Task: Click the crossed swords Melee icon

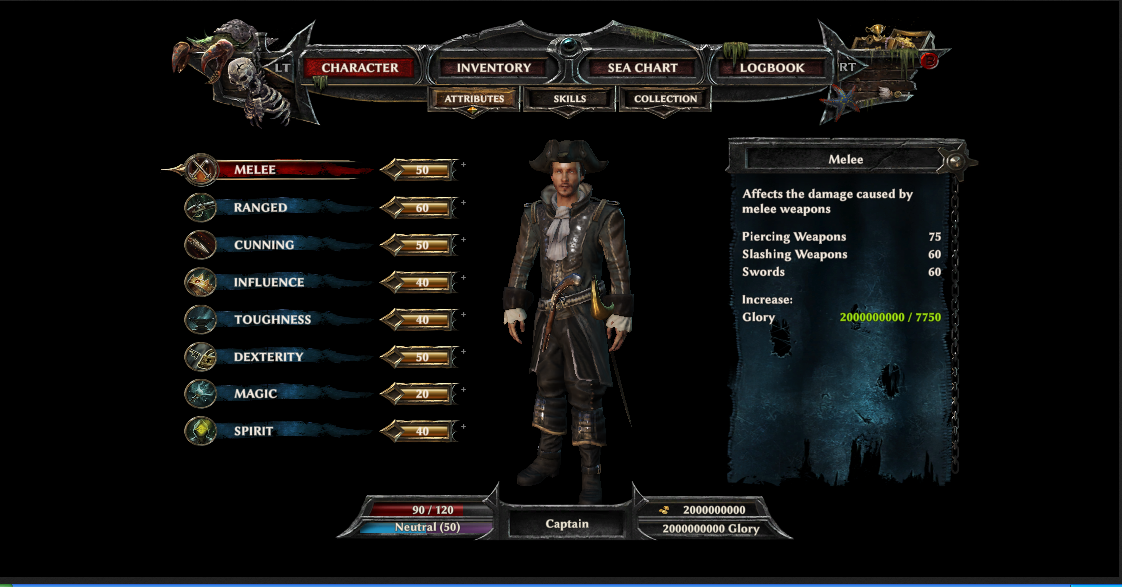Action: (201, 170)
